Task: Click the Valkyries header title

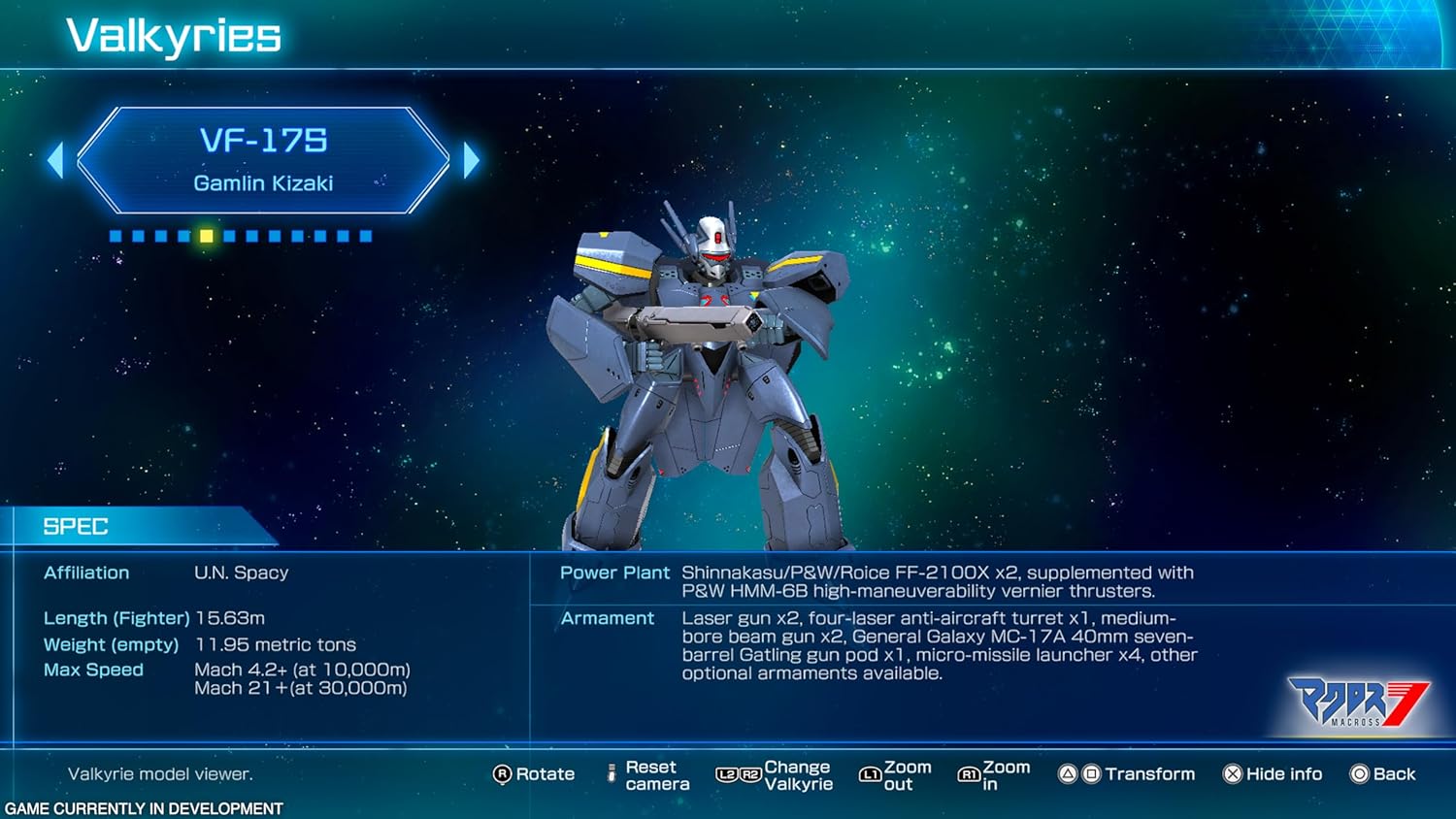Action: click(x=172, y=36)
